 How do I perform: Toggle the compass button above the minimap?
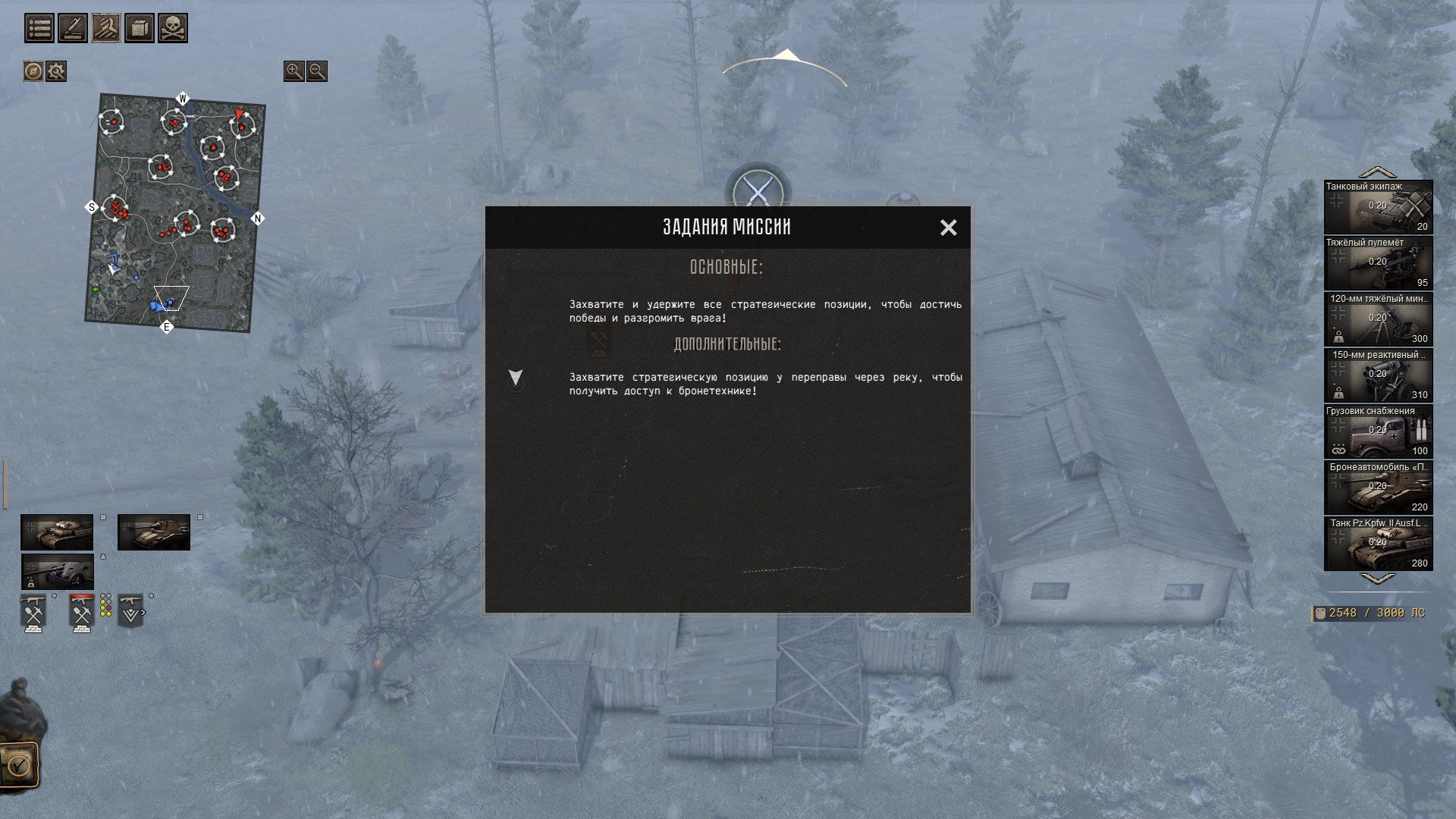(33, 71)
